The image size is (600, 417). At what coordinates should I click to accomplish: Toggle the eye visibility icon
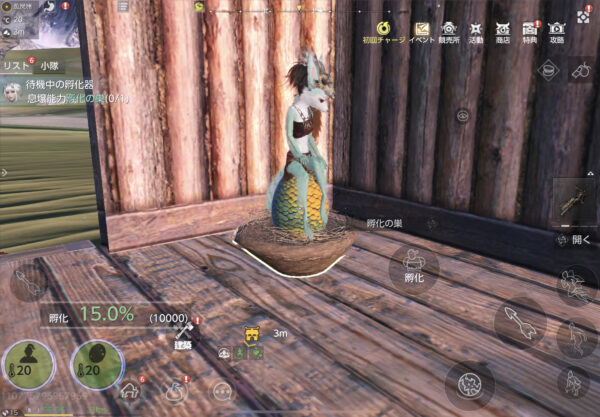(x=463, y=115)
